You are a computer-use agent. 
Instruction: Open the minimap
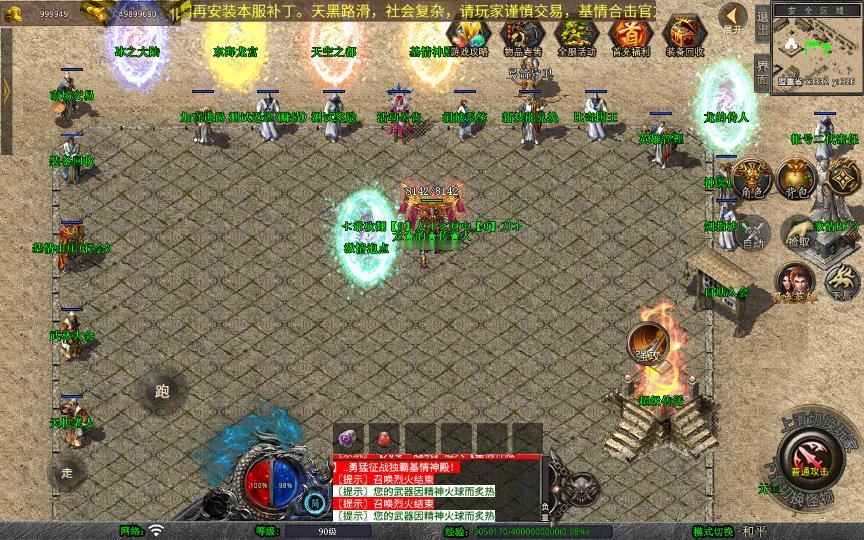pyautogui.click(x=818, y=47)
